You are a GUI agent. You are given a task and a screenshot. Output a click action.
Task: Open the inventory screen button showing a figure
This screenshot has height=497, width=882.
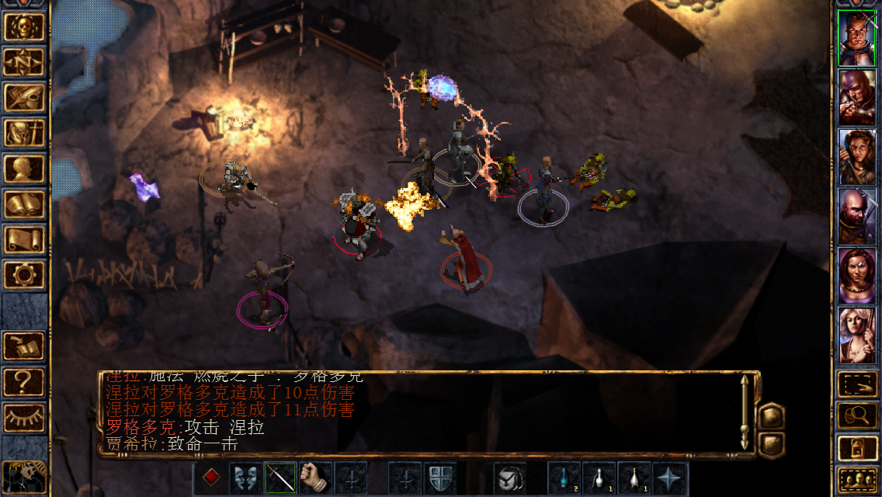click(24, 132)
